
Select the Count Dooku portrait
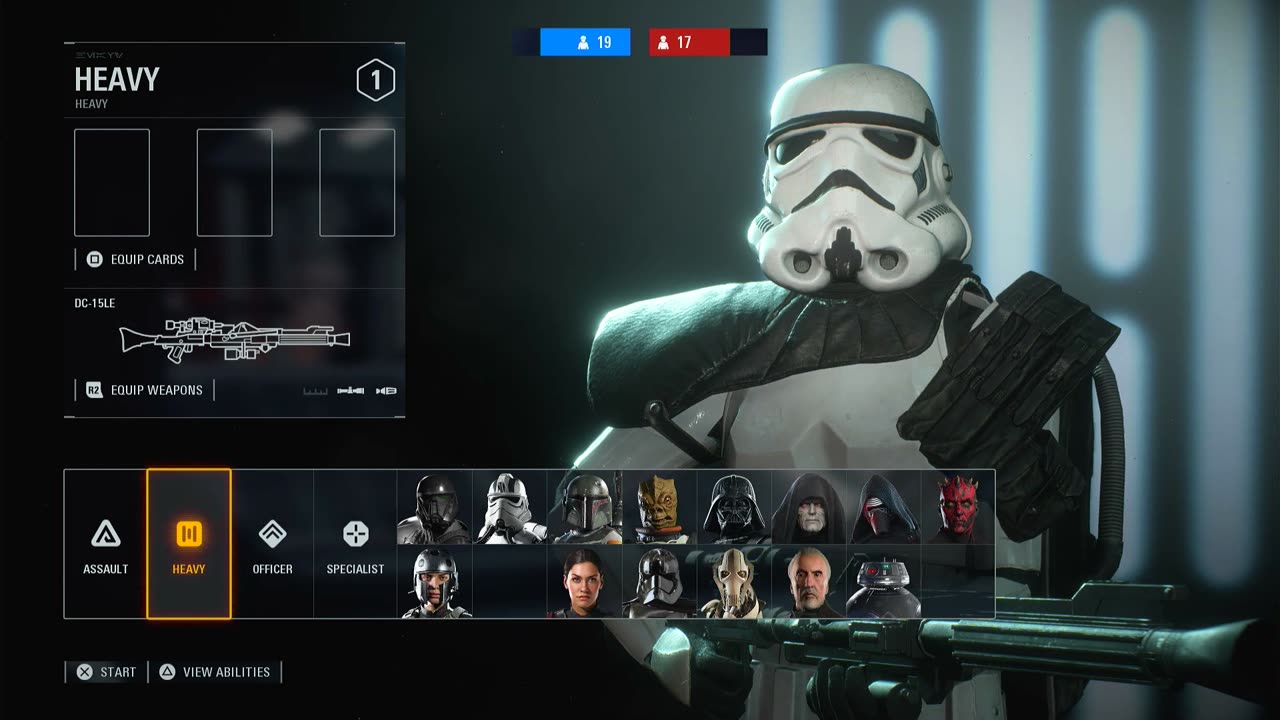coord(809,582)
